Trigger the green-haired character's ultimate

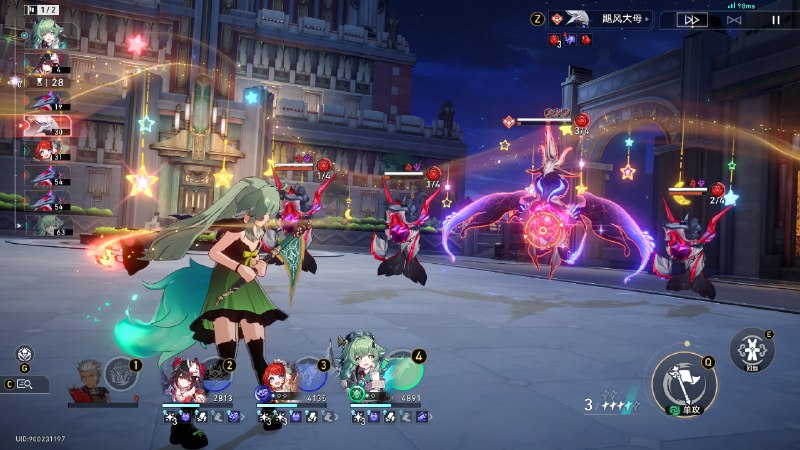point(404,369)
